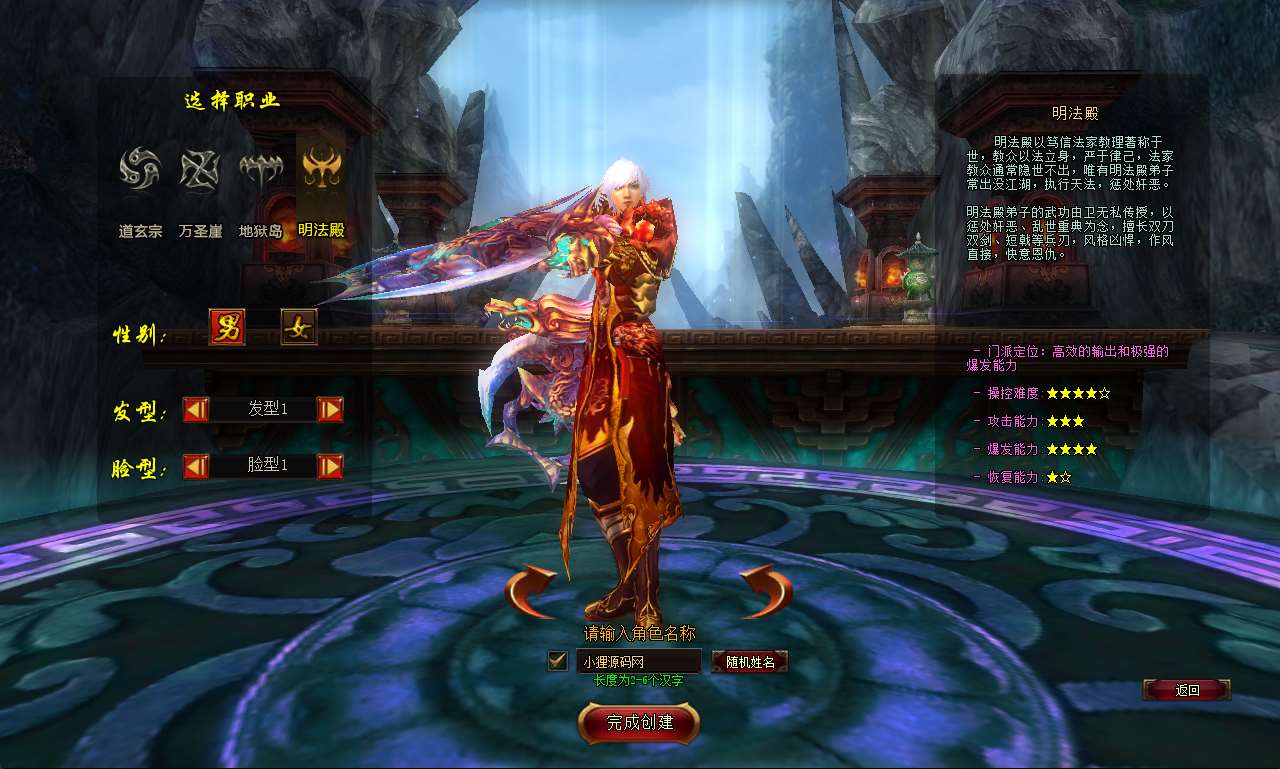1280x769 pixels.
Task: Go to previous hairstyle 发型
Action: point(196,409)
